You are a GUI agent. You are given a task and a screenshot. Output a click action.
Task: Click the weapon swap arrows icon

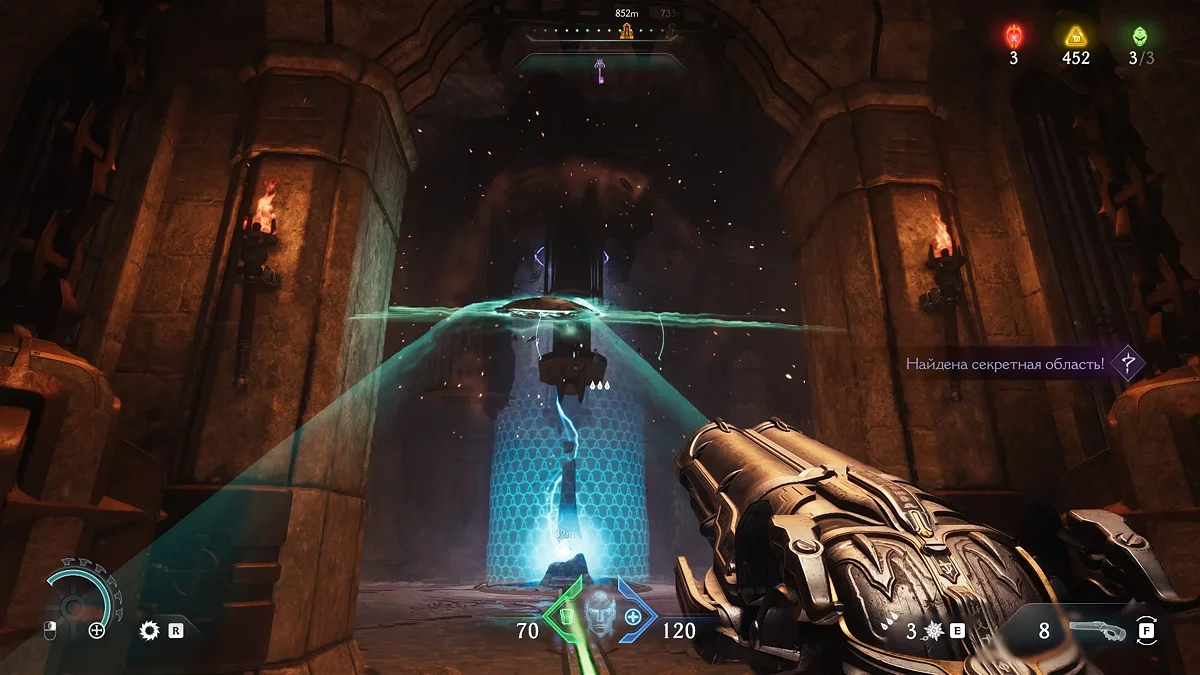[1146, 630]
